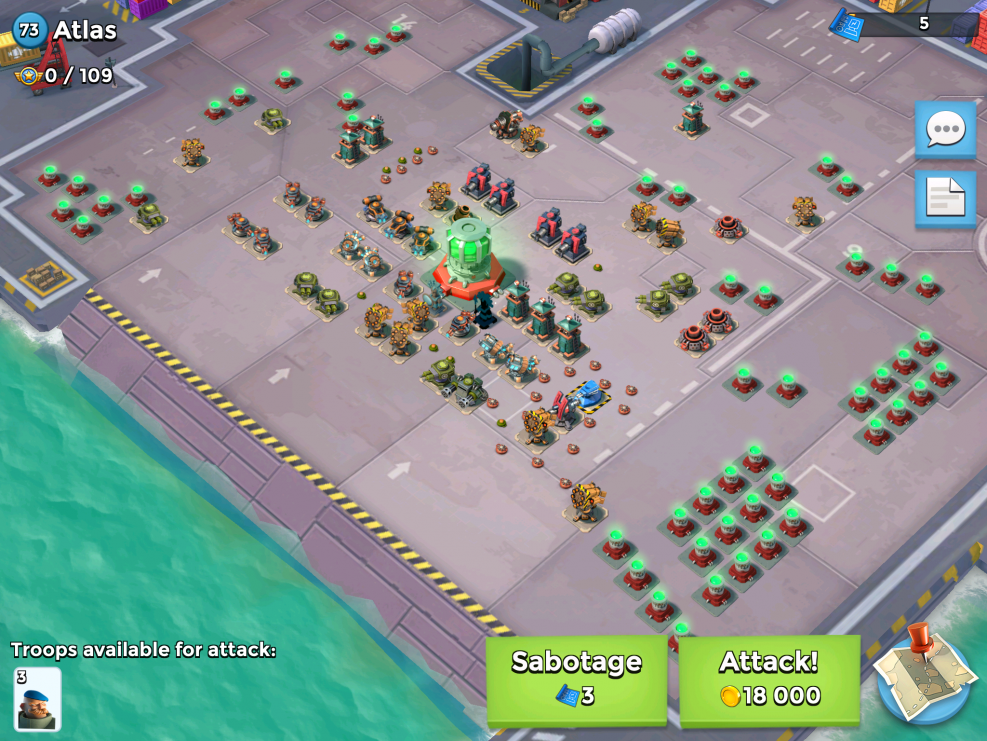This screenshot has height=741, width=987.
Task: Click the level 73 Atlas player badge
Action: [30, 30]
